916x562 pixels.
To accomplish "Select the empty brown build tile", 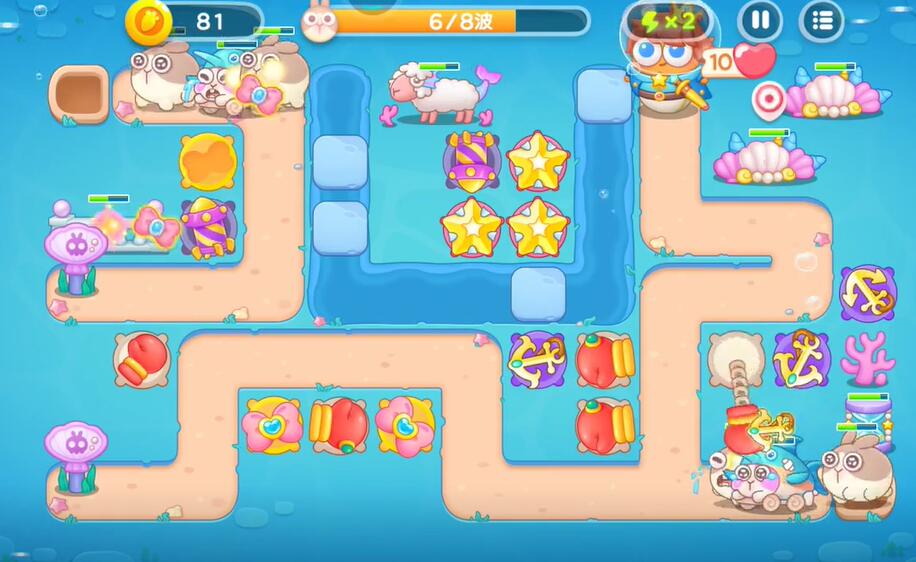I will [x=79, y=94].
